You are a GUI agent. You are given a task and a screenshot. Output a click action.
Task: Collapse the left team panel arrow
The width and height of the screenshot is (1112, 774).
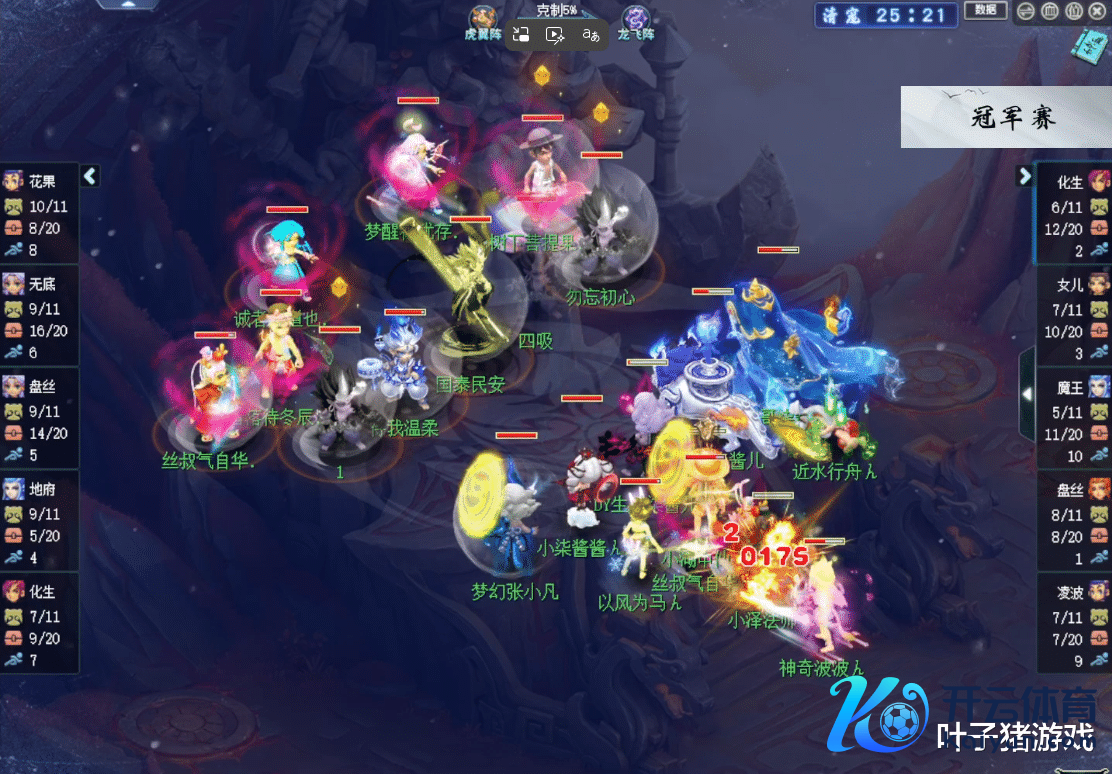point(90,176)
